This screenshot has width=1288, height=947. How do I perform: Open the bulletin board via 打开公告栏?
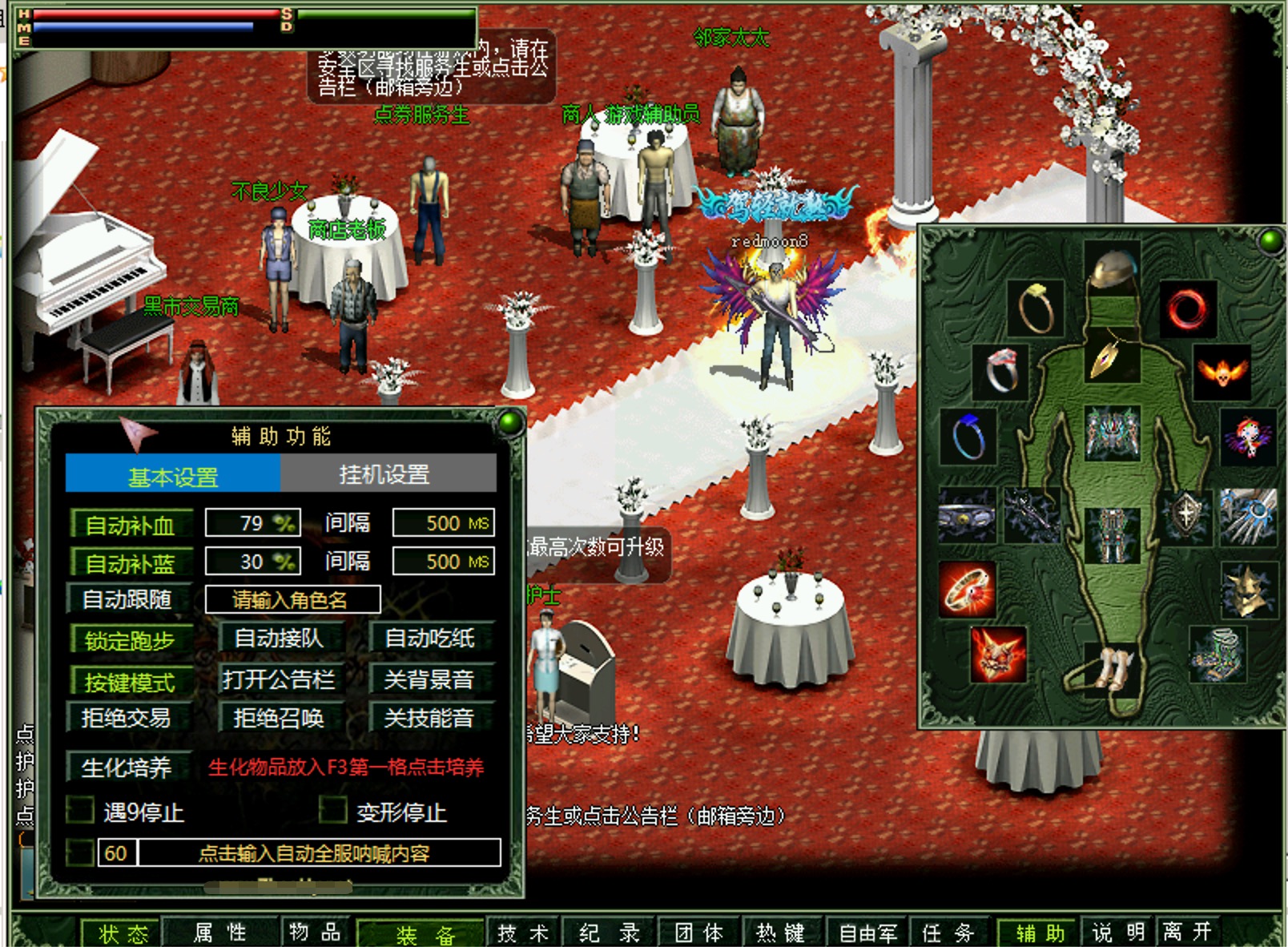point(280,679)
